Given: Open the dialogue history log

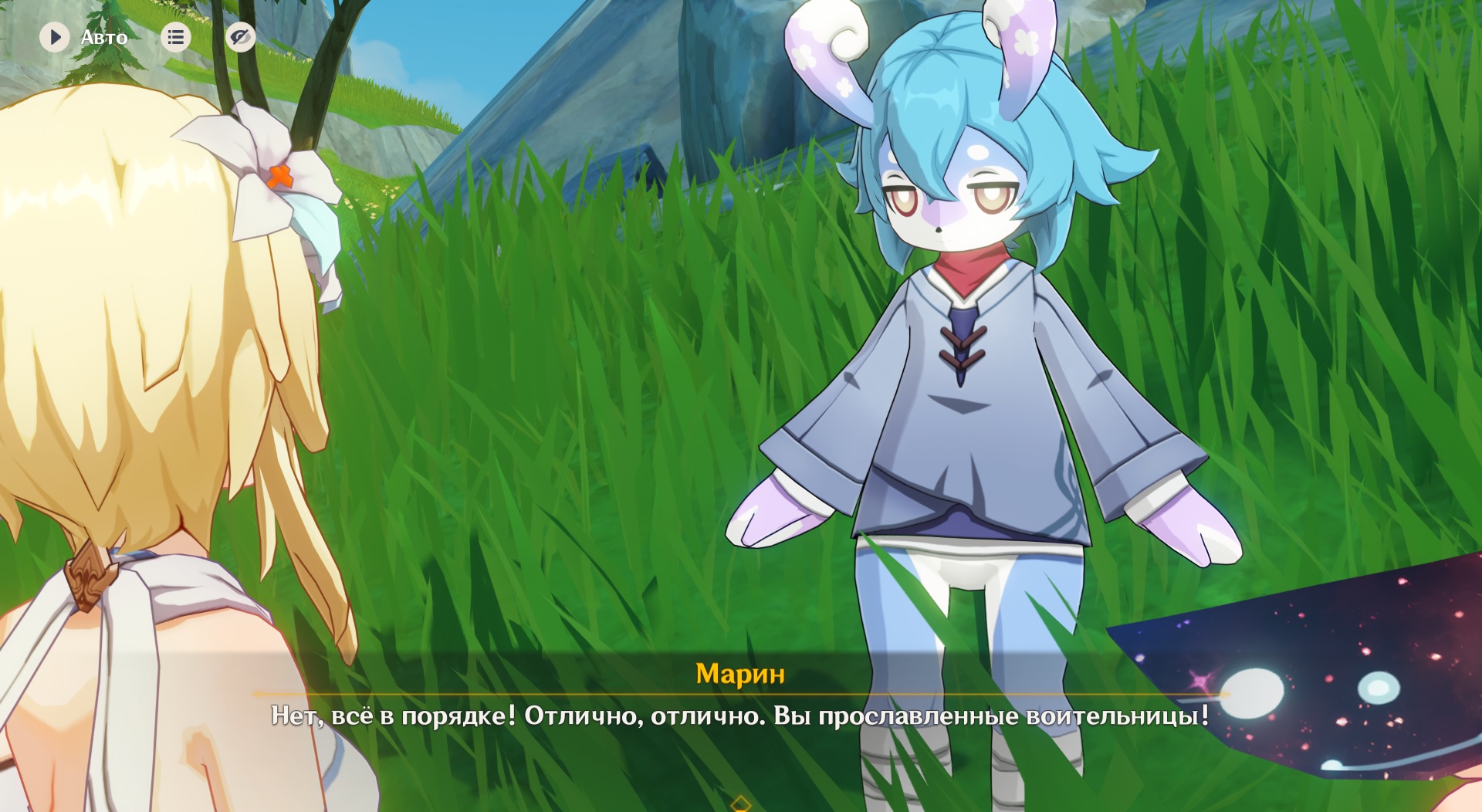Looking at the screenshot, I should pyautogui.click(x=175, y=37).
